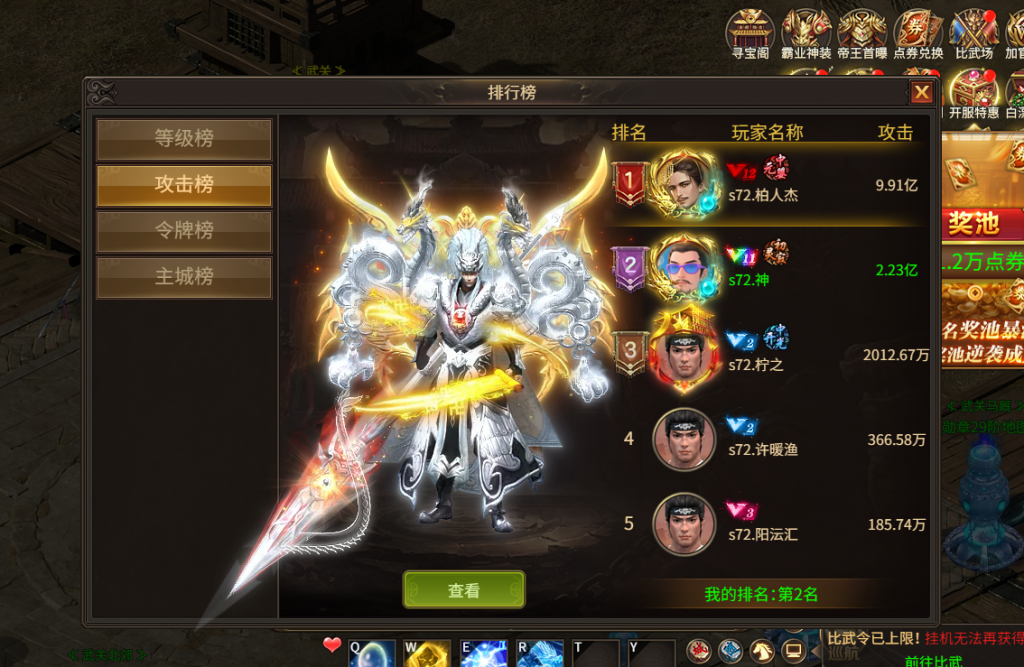Click the green 查看 view button

click(464, 590)
